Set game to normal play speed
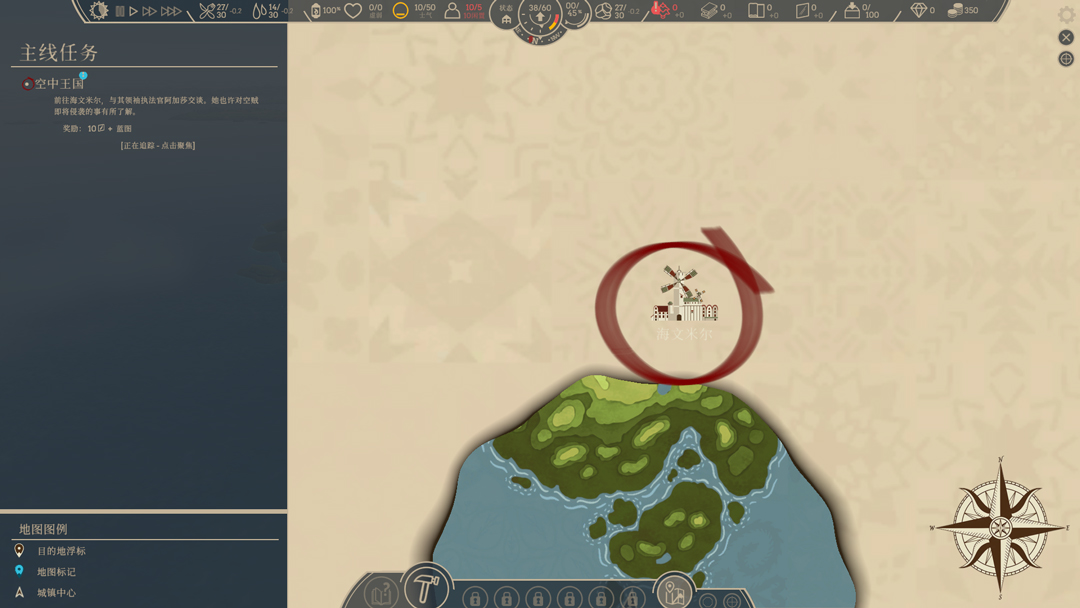 coord(133,11)
